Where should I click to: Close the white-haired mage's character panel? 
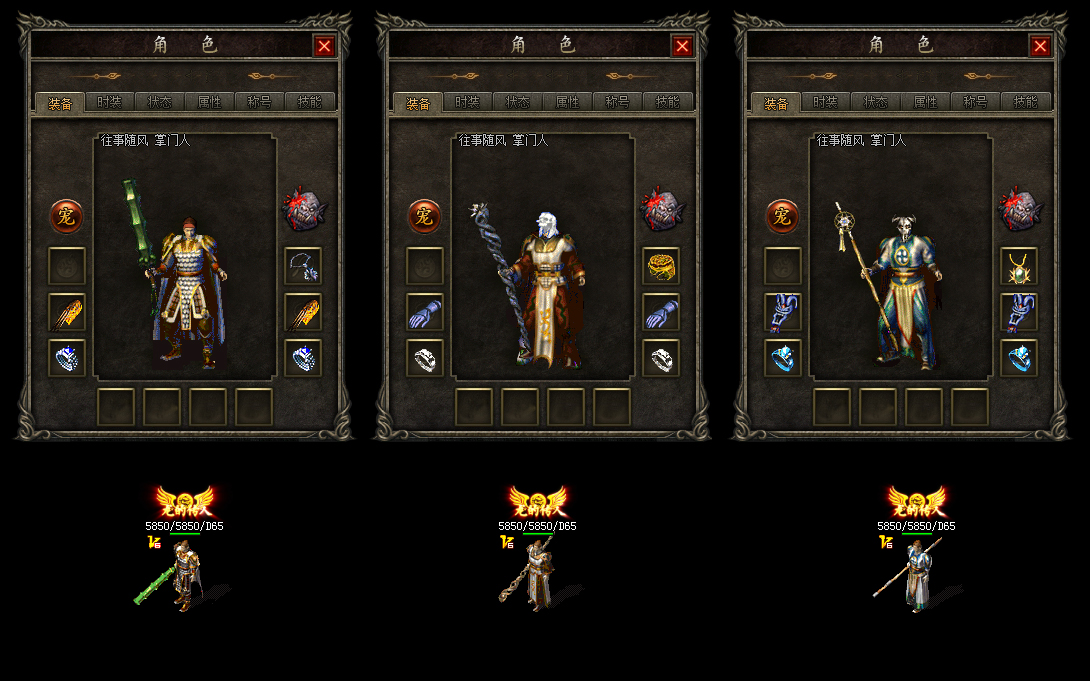682,46
